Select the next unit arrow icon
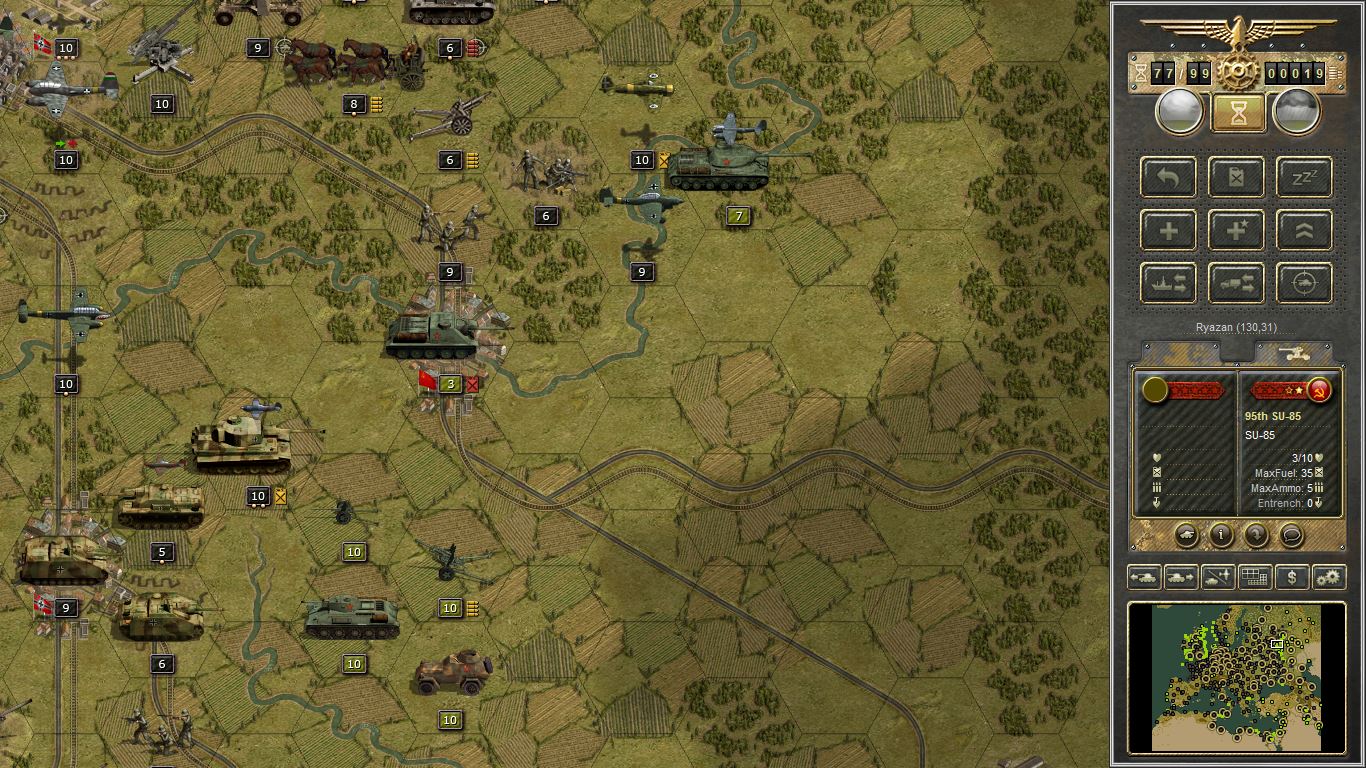This screenshot has height=768, width=1366. [1180, 577]
